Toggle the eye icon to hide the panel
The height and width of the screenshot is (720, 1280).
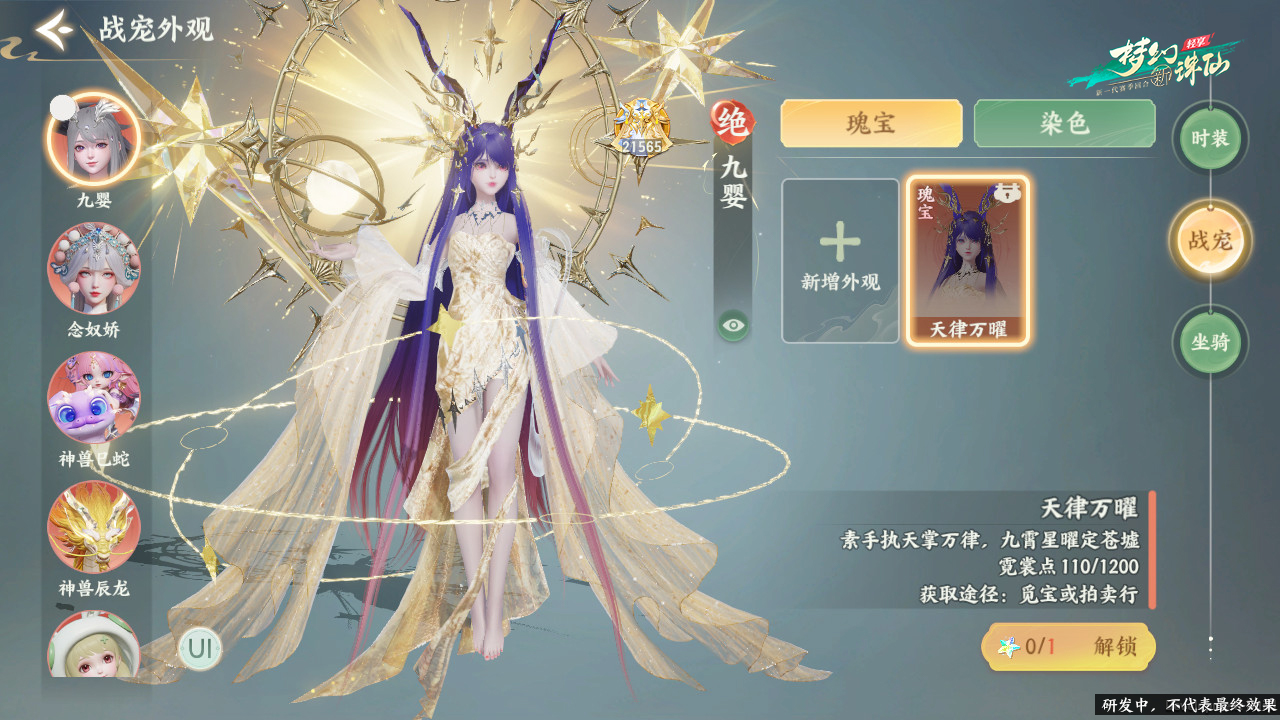[735, 323]
